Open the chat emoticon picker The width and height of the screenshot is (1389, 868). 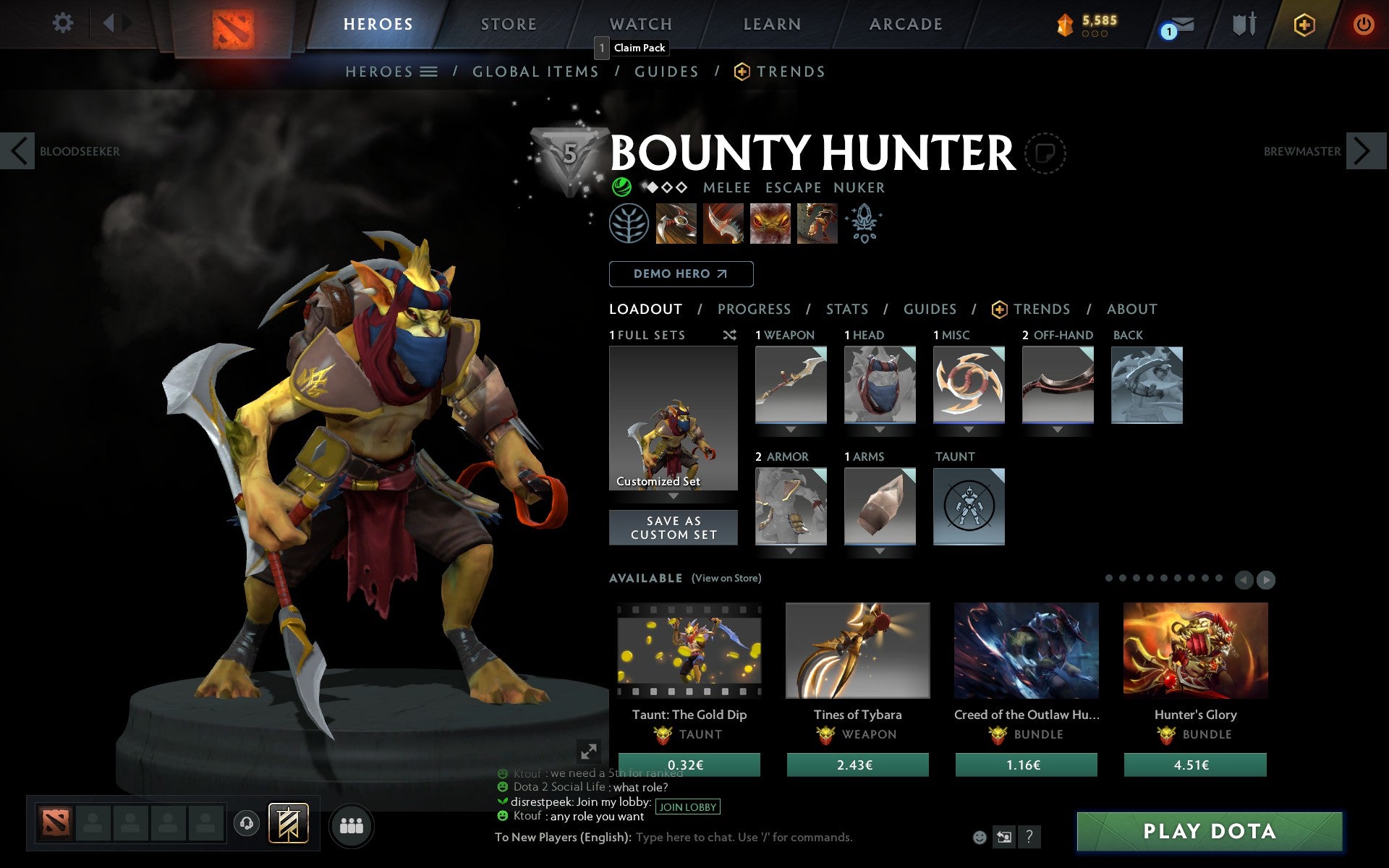[981, 838]
